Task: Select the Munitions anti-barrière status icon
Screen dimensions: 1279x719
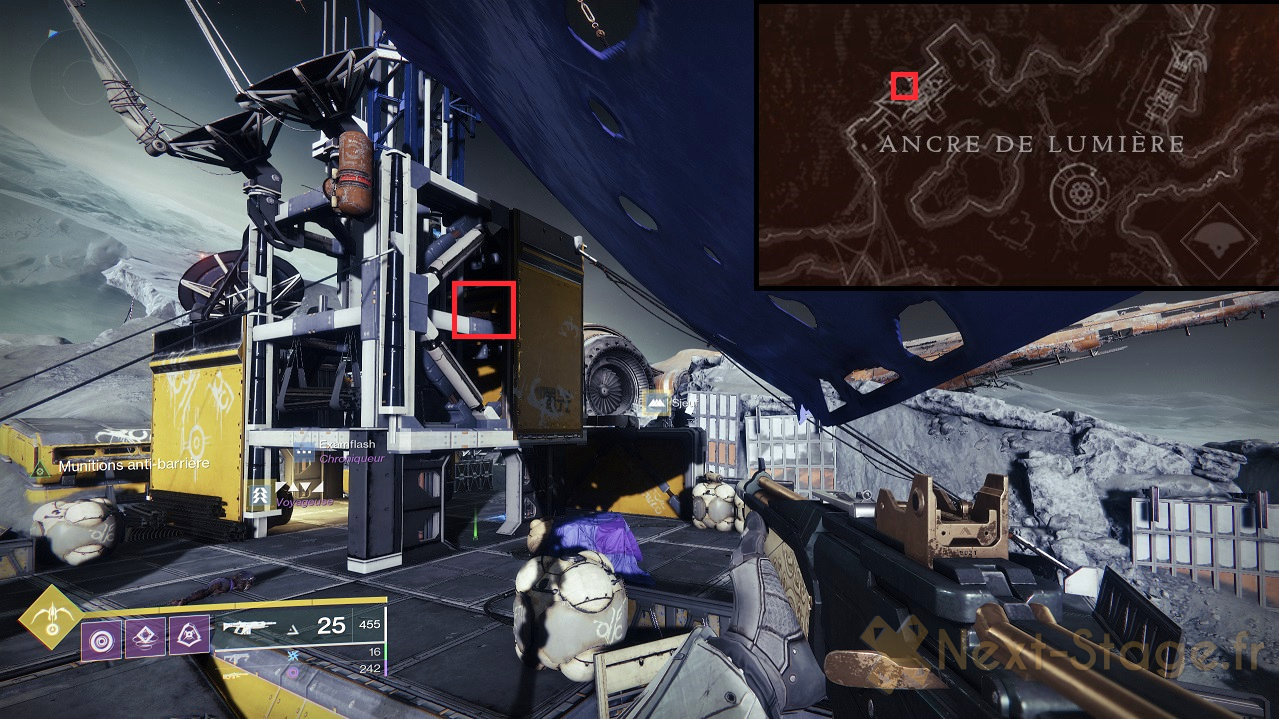Action: 39,468
